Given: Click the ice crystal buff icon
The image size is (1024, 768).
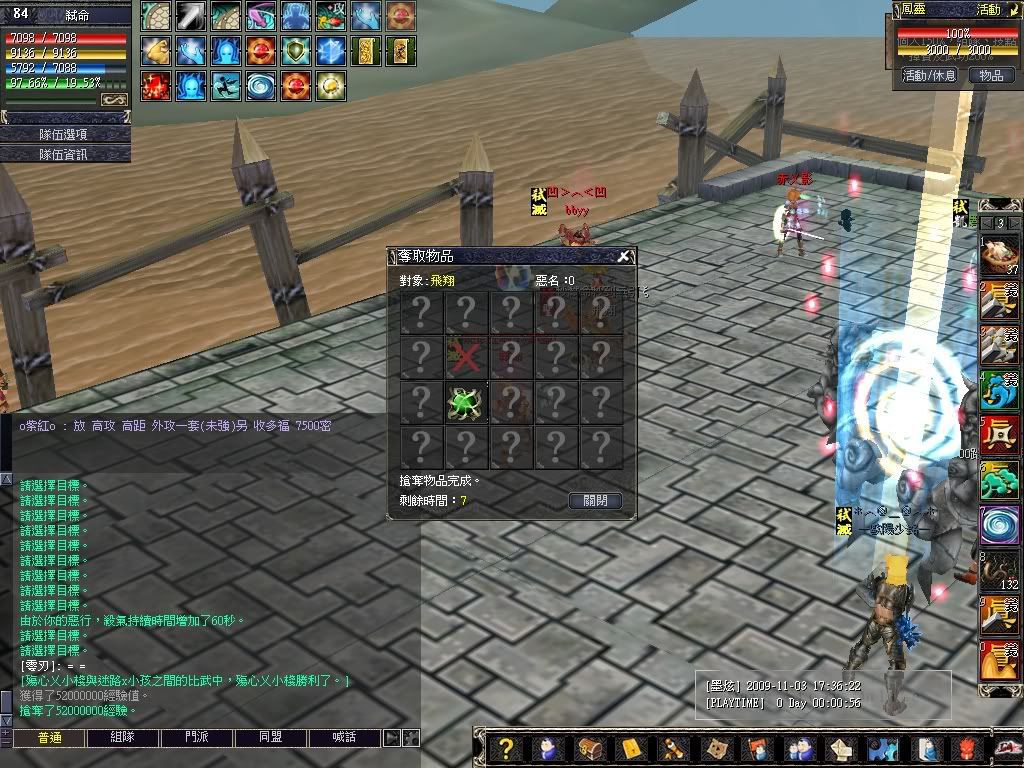Looking at the screenshot, I should click(331, 51).
